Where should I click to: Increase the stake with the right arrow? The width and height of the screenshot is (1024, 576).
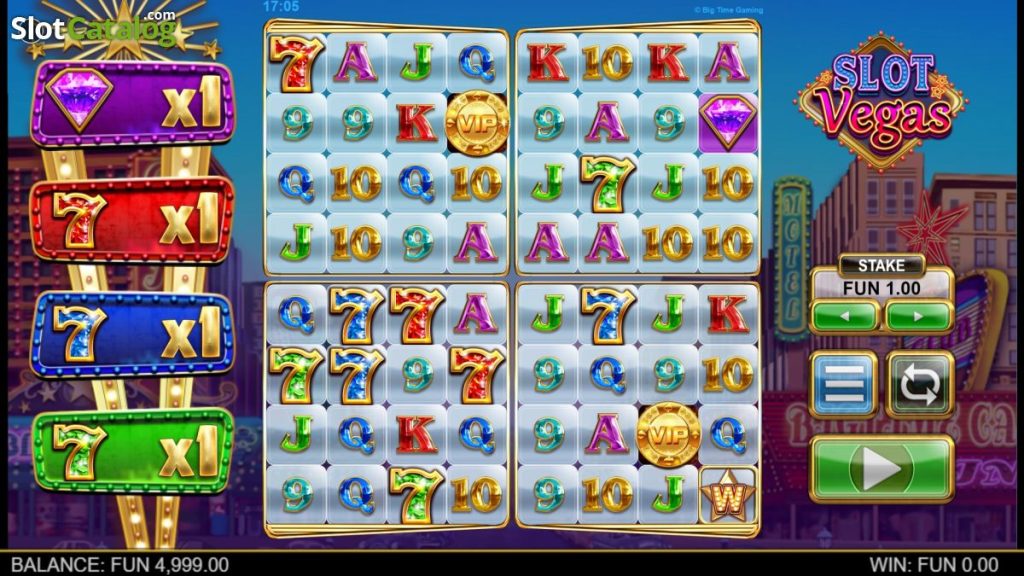point(918,316)
